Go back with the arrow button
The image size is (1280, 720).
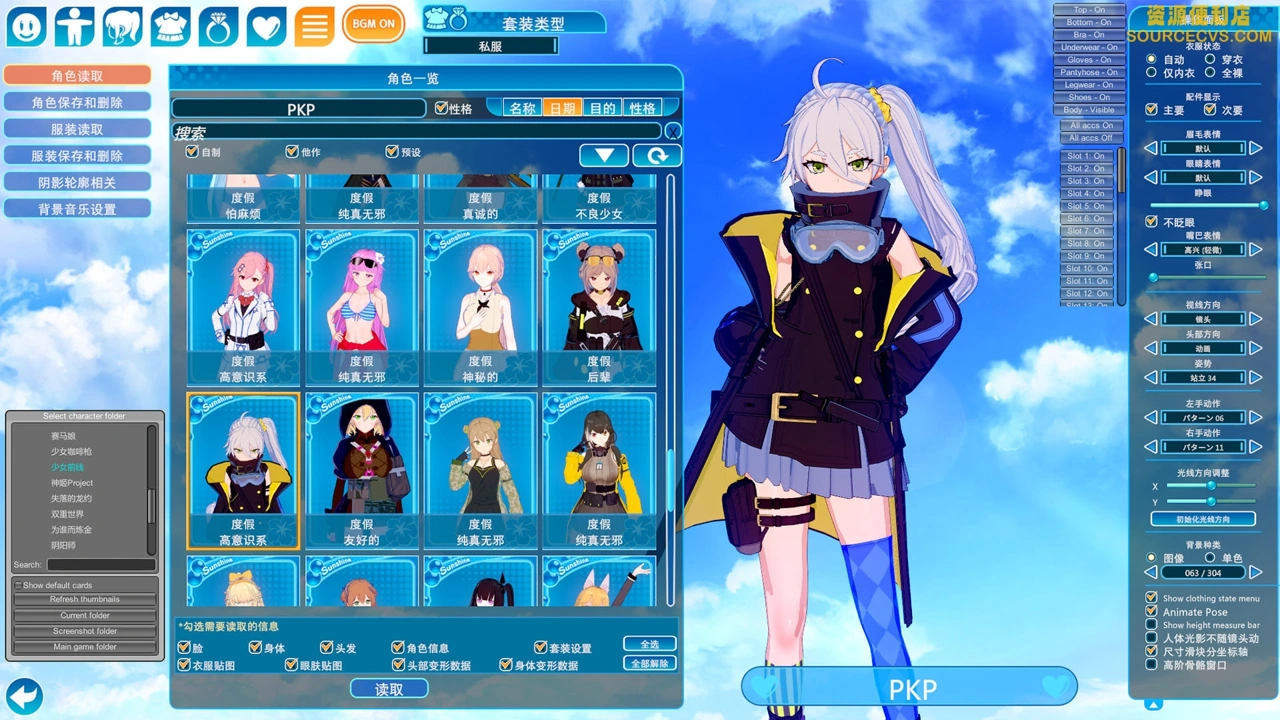(x=24, y=695)
